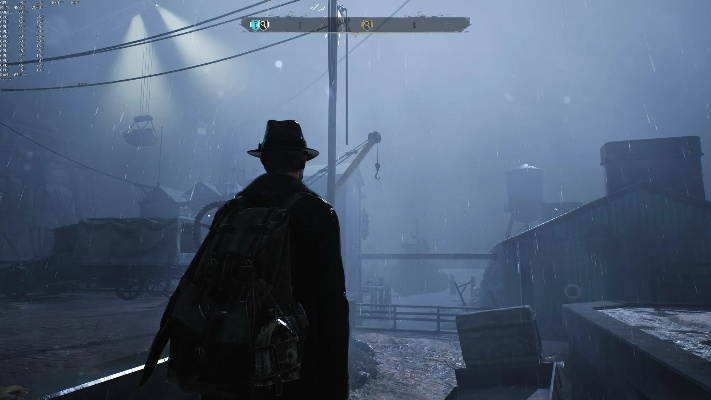Select the white magnifying glass compass marker

pos(264,24)
